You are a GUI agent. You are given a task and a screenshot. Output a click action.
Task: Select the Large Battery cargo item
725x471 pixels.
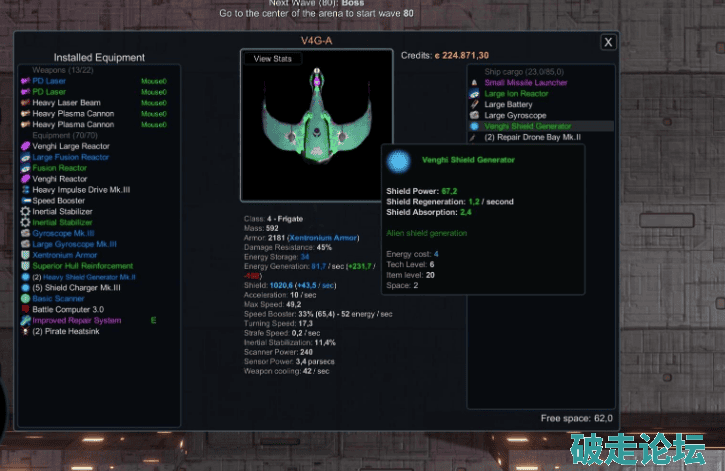[508, 104]
